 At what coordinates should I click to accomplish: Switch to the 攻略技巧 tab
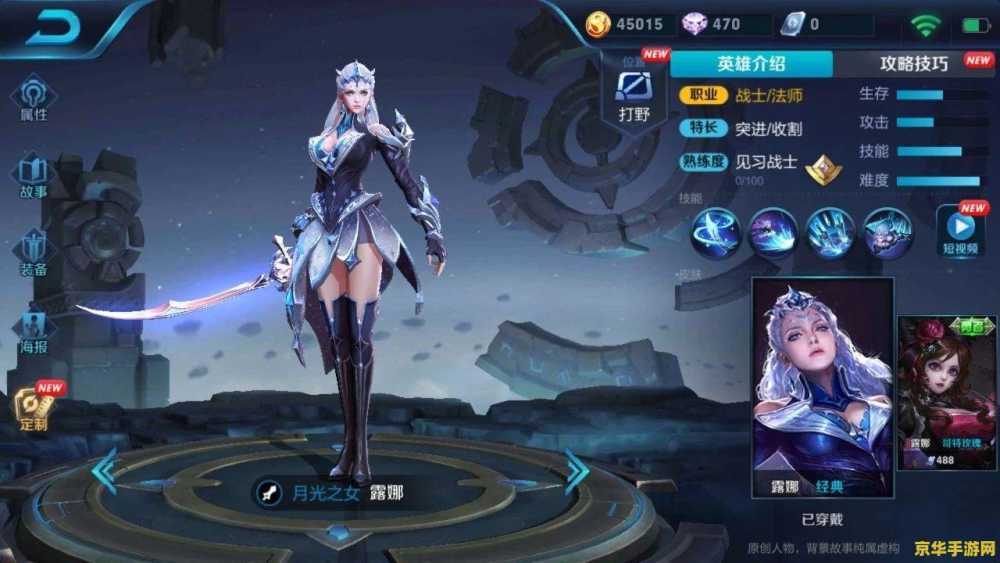pos(914,64)
